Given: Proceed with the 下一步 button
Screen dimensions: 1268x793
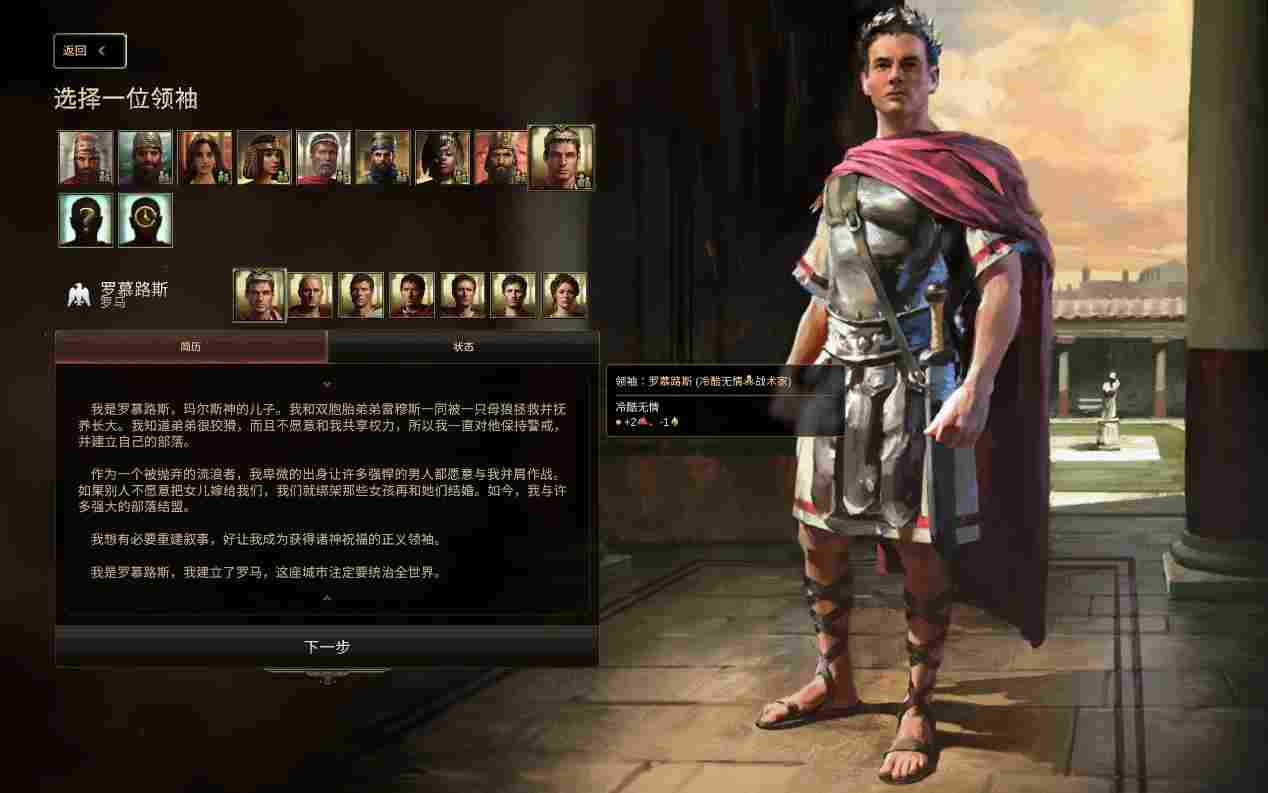Looking at the screenshot, I should (326, 647).
